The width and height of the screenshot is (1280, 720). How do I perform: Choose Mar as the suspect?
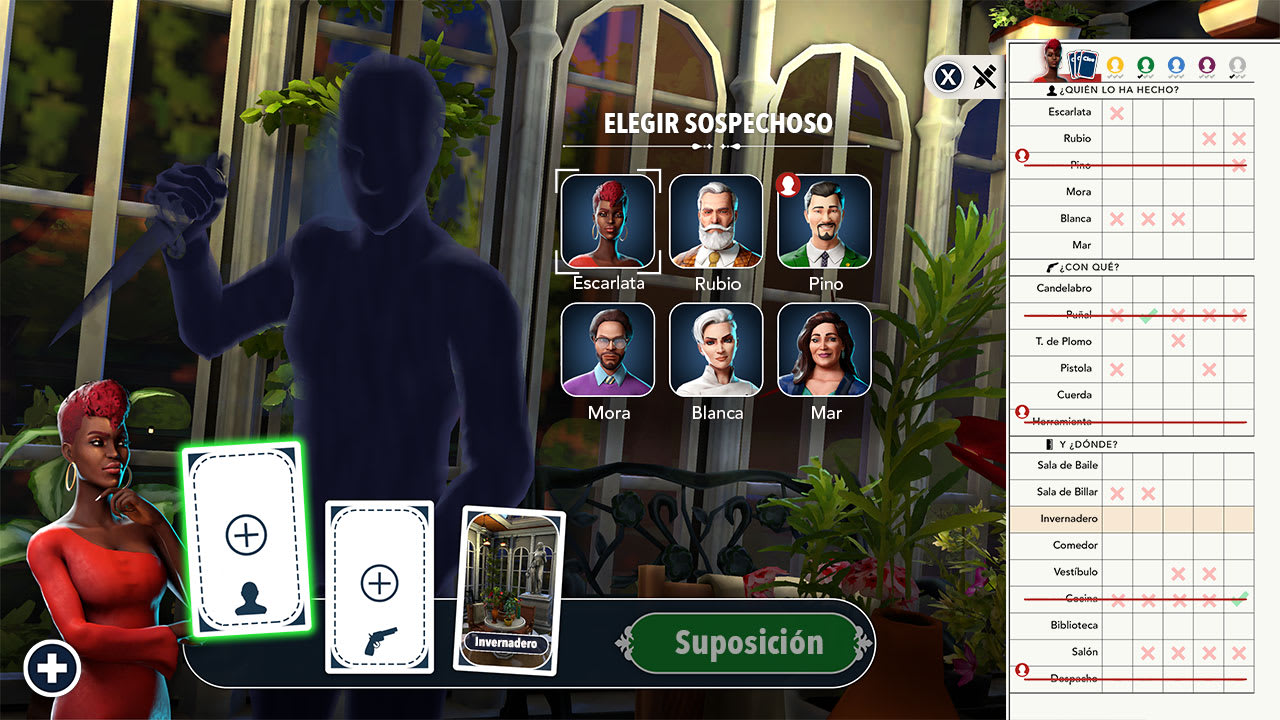coord(824,347)
